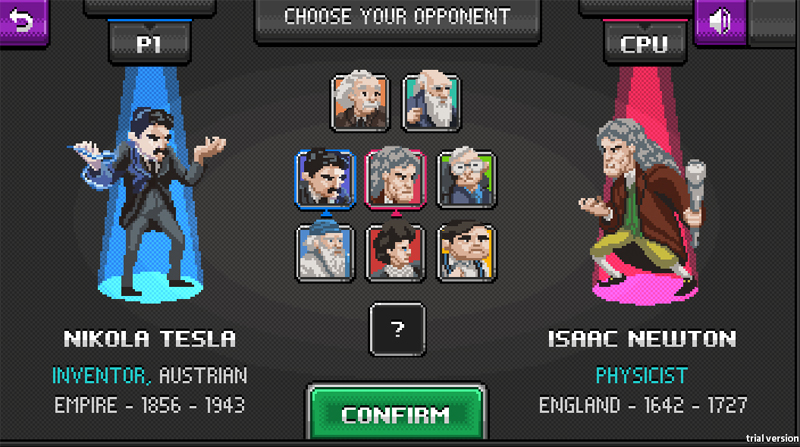Confirm the opponent selection
This screenshot has width=800, height=447.
click(x=396, y=414)
